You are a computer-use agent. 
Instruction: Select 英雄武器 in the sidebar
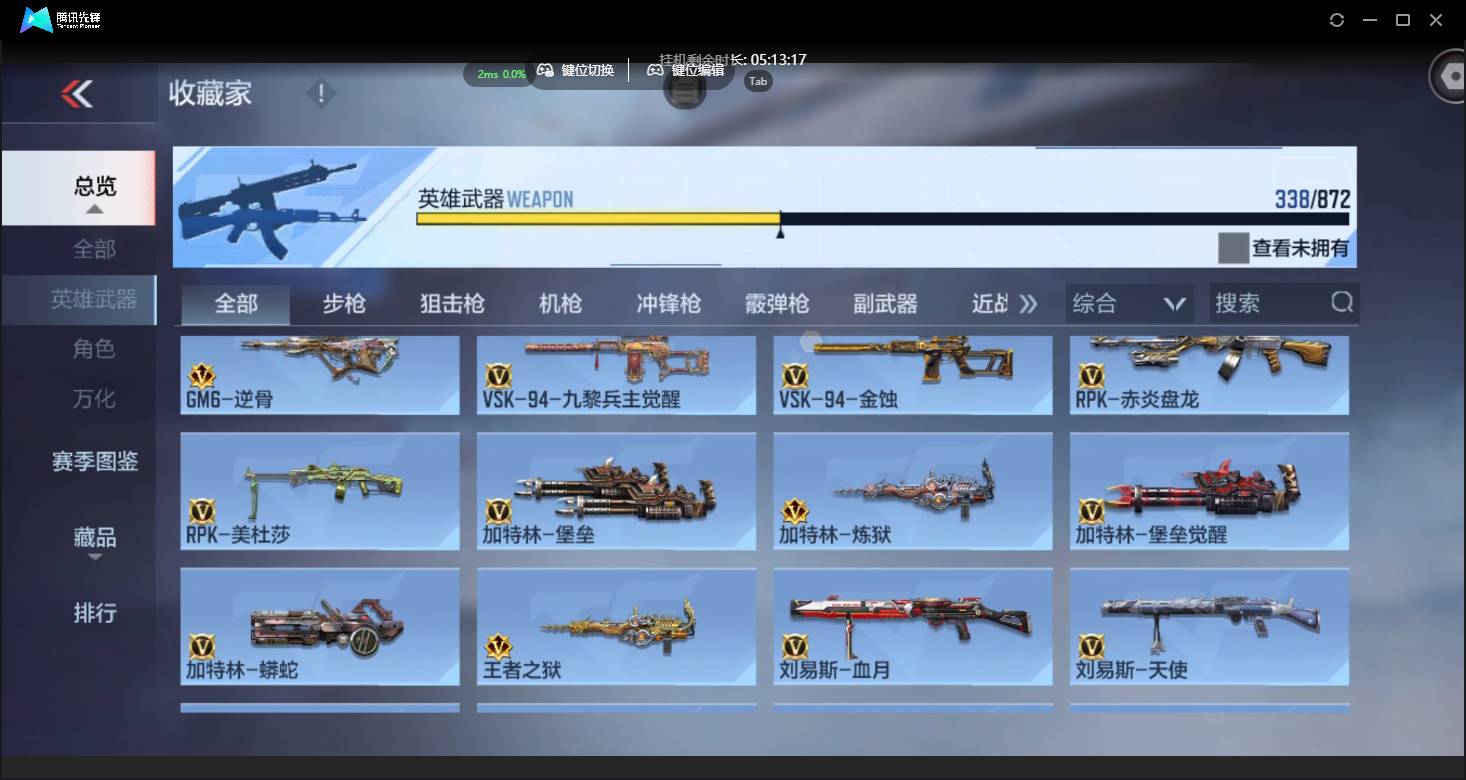click(x=95, y=299)
